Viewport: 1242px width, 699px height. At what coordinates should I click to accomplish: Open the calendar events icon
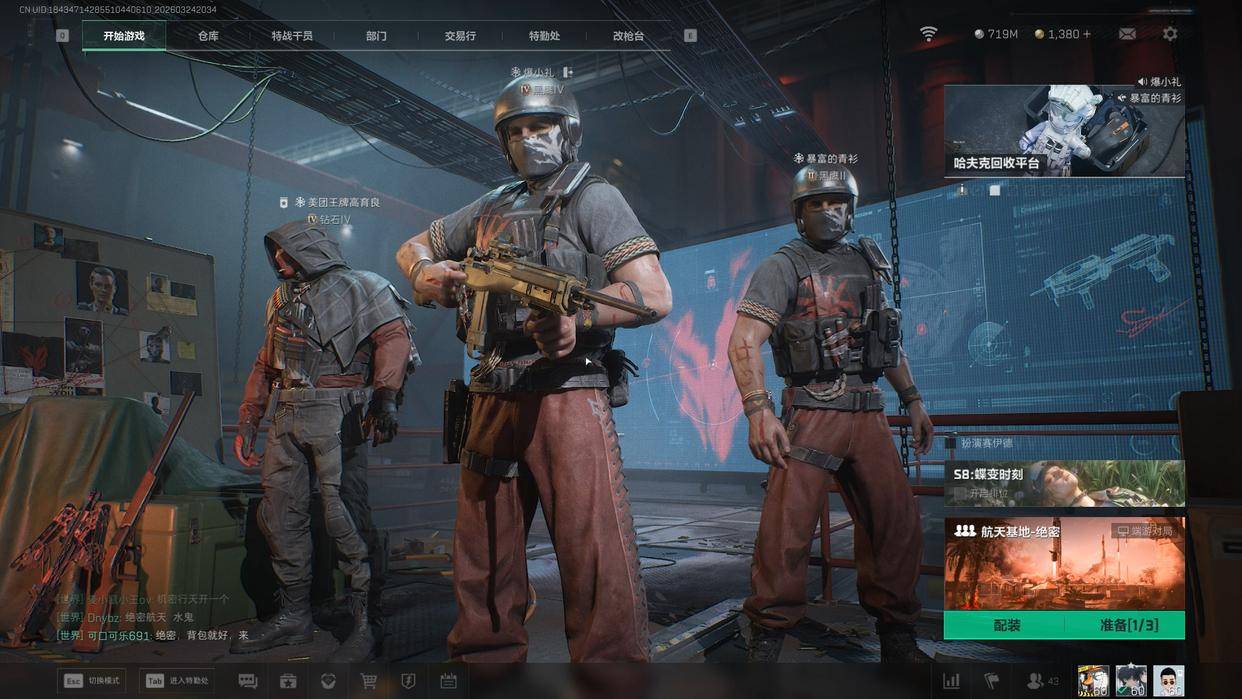[x=448, y=681]
